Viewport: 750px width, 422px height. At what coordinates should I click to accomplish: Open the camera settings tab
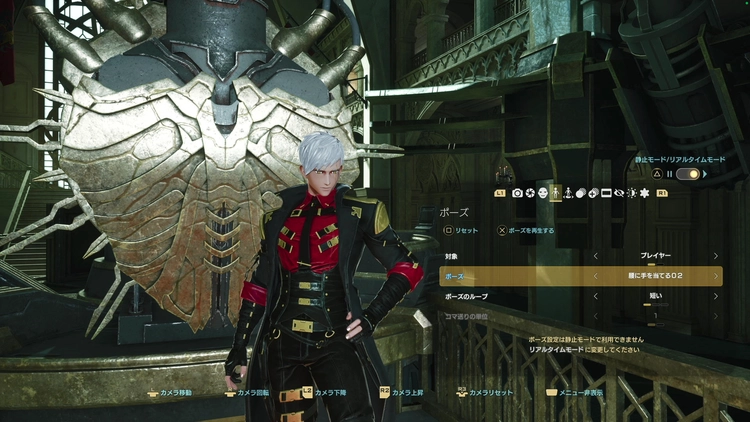(517, 192)
